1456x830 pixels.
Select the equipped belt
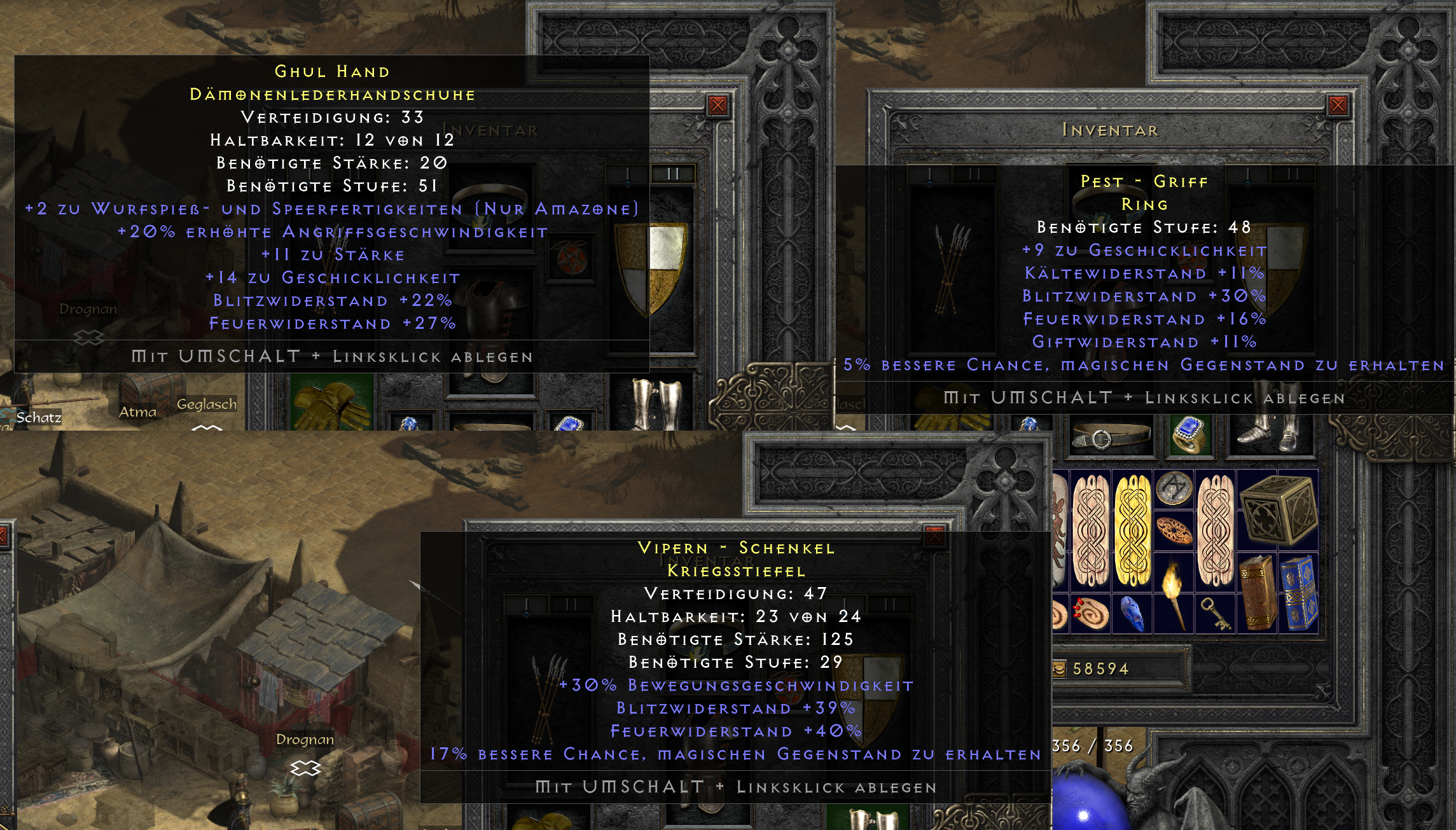click(1108, 436)
